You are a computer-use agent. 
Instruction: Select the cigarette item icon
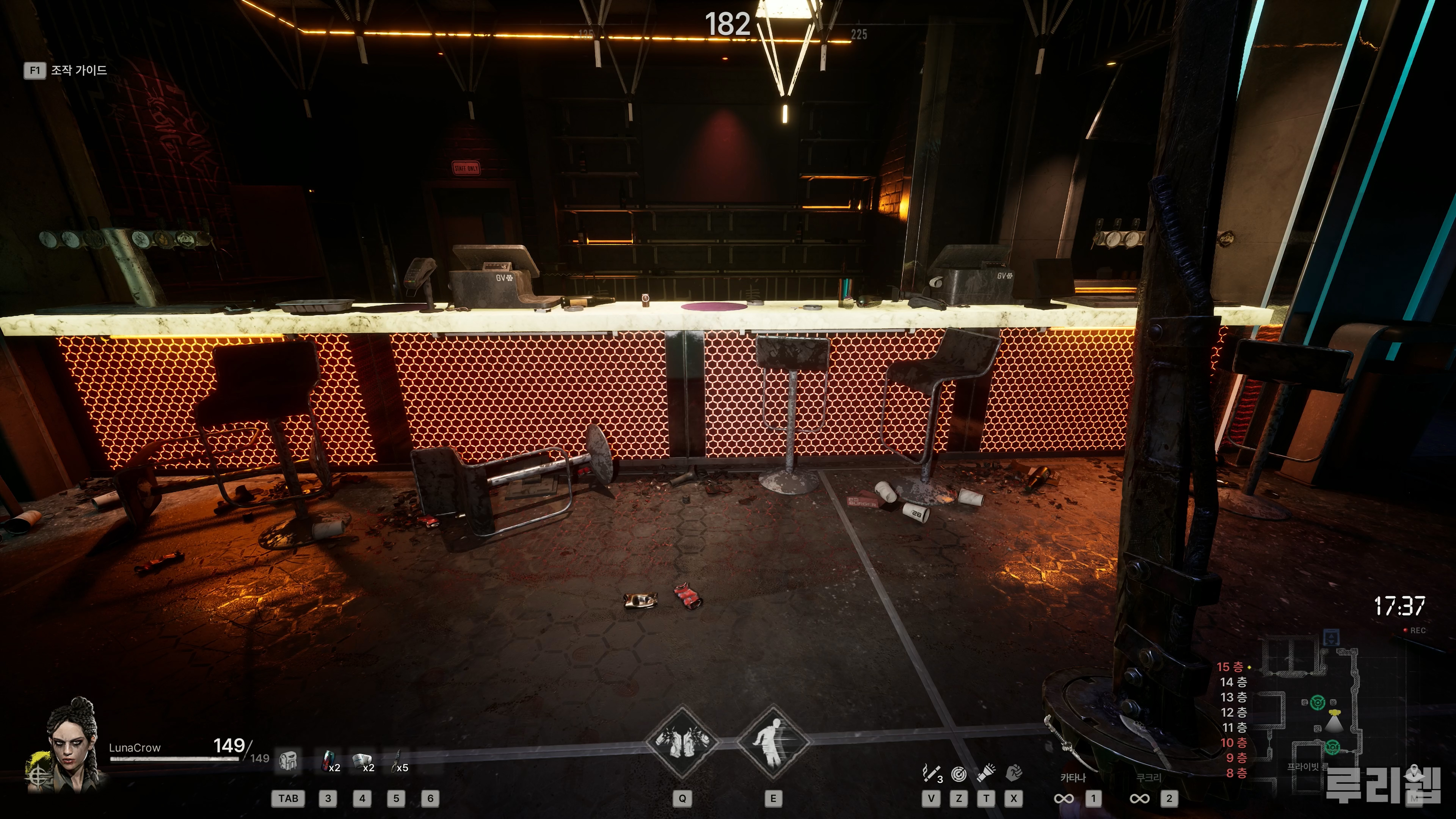point(931,773)
